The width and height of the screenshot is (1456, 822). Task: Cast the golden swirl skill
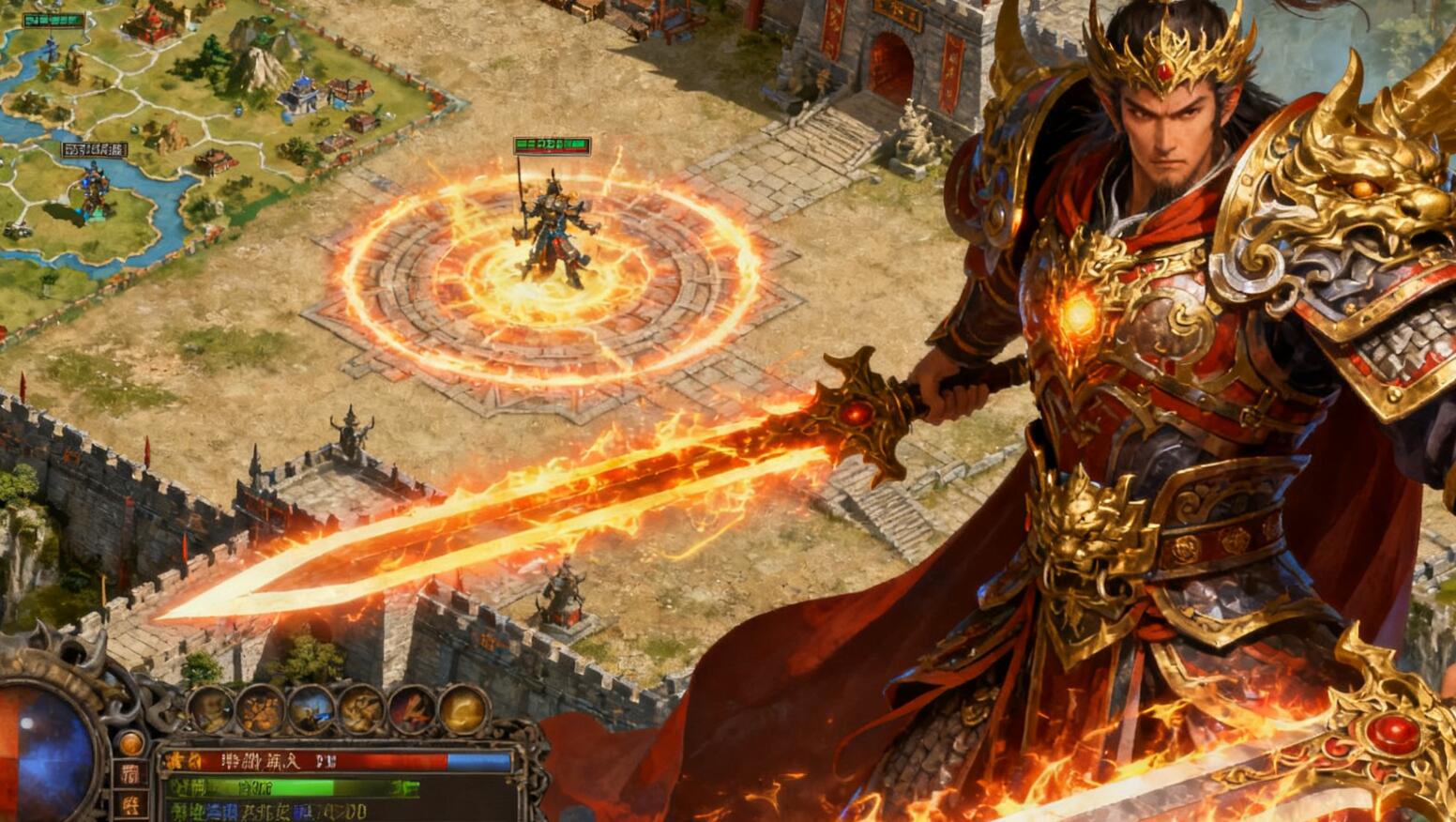pyautogui.click(x=463, y=710)
